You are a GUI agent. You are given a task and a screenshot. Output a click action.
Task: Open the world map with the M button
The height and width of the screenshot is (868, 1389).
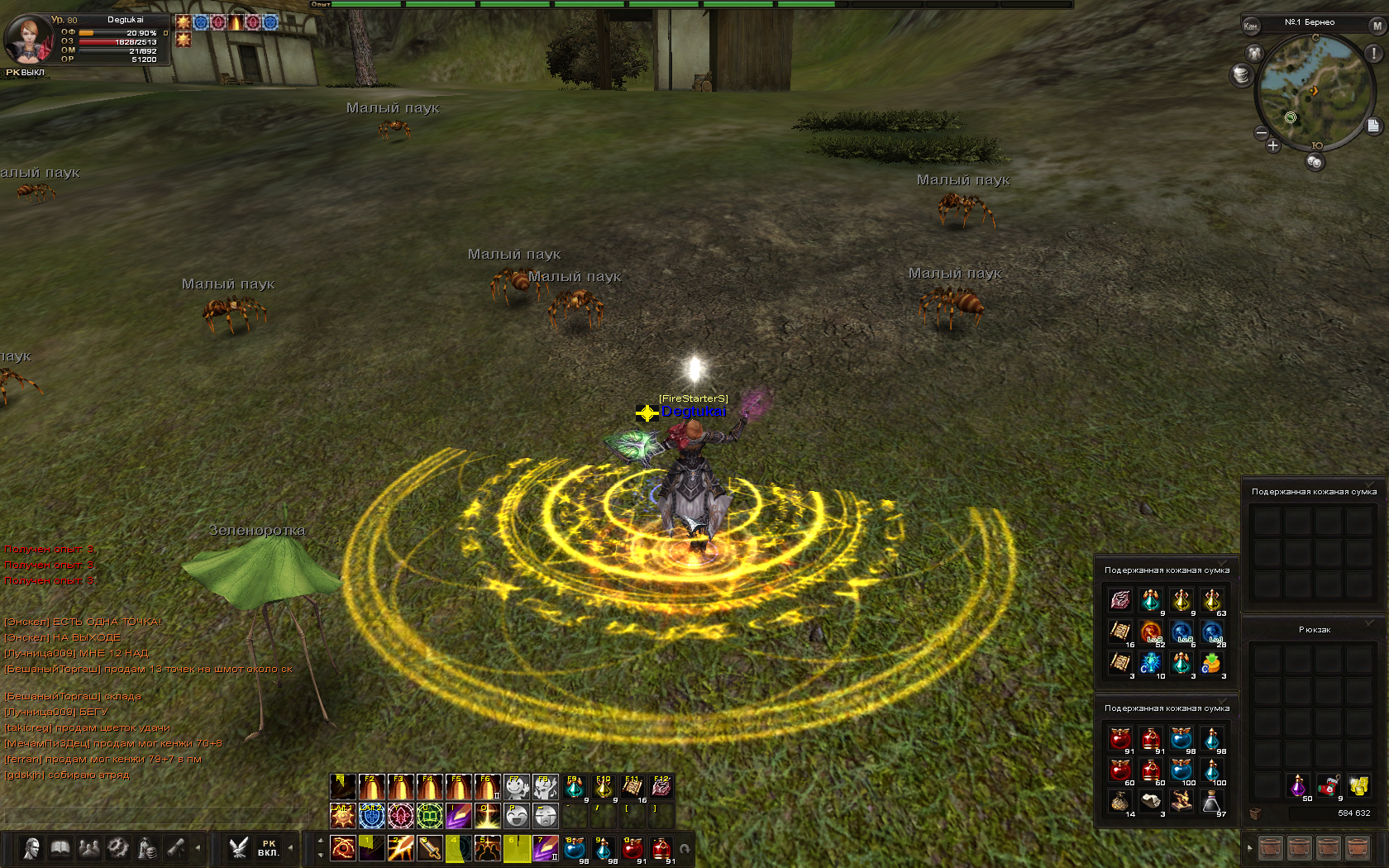coord(1377,26)
